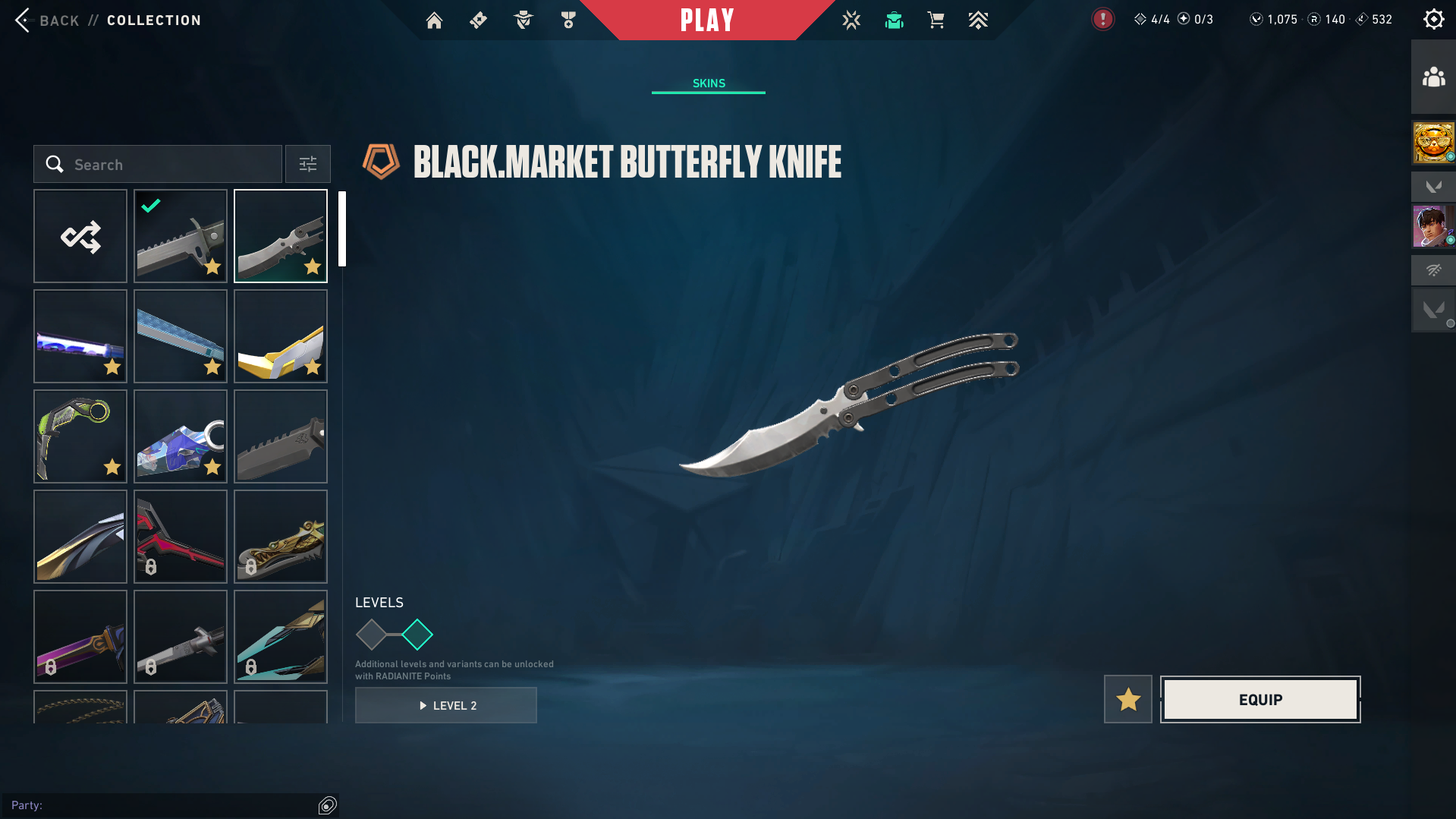Equip the Black.Market Butterfly Knife
1456x819 pixels.
click(x=1260, y=700)
